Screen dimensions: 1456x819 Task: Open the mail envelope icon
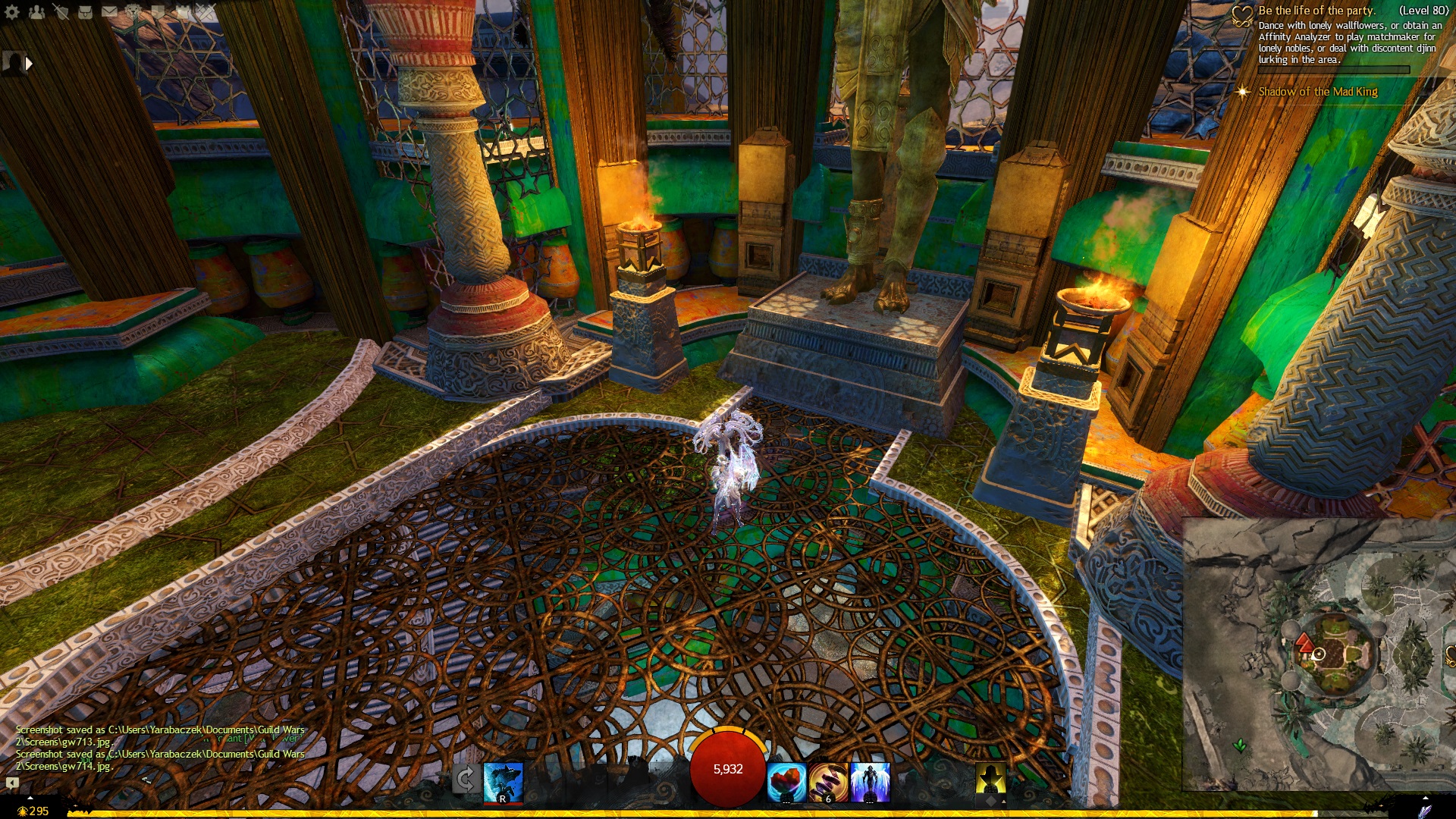point(109,11)
